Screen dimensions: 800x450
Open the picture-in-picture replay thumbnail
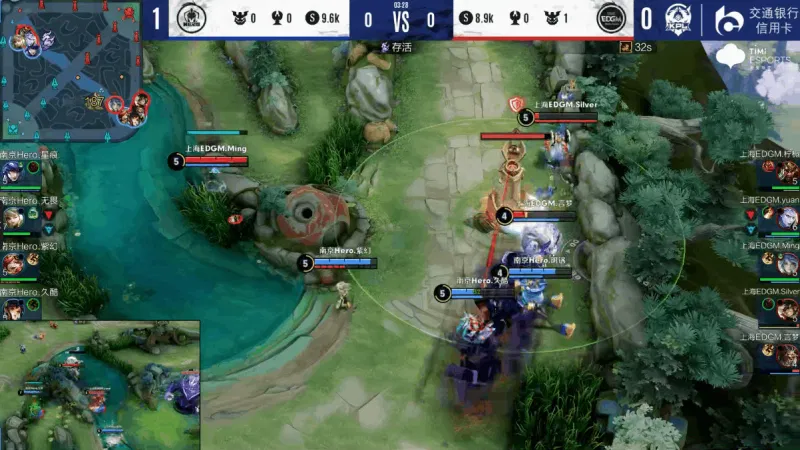(100, 385)
